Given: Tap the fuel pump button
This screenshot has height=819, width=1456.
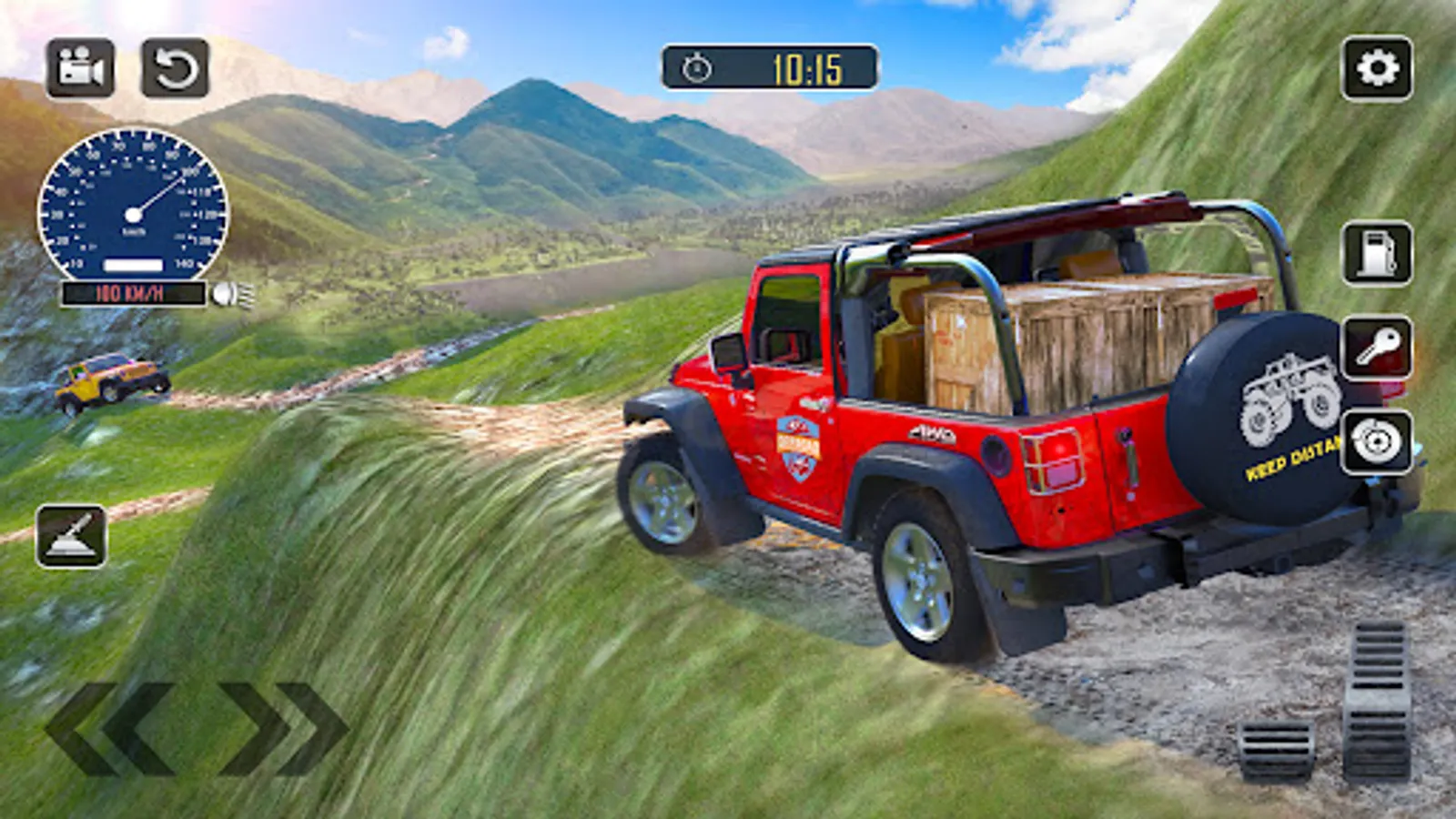Looking at the screenshot, I should 1377,253.
